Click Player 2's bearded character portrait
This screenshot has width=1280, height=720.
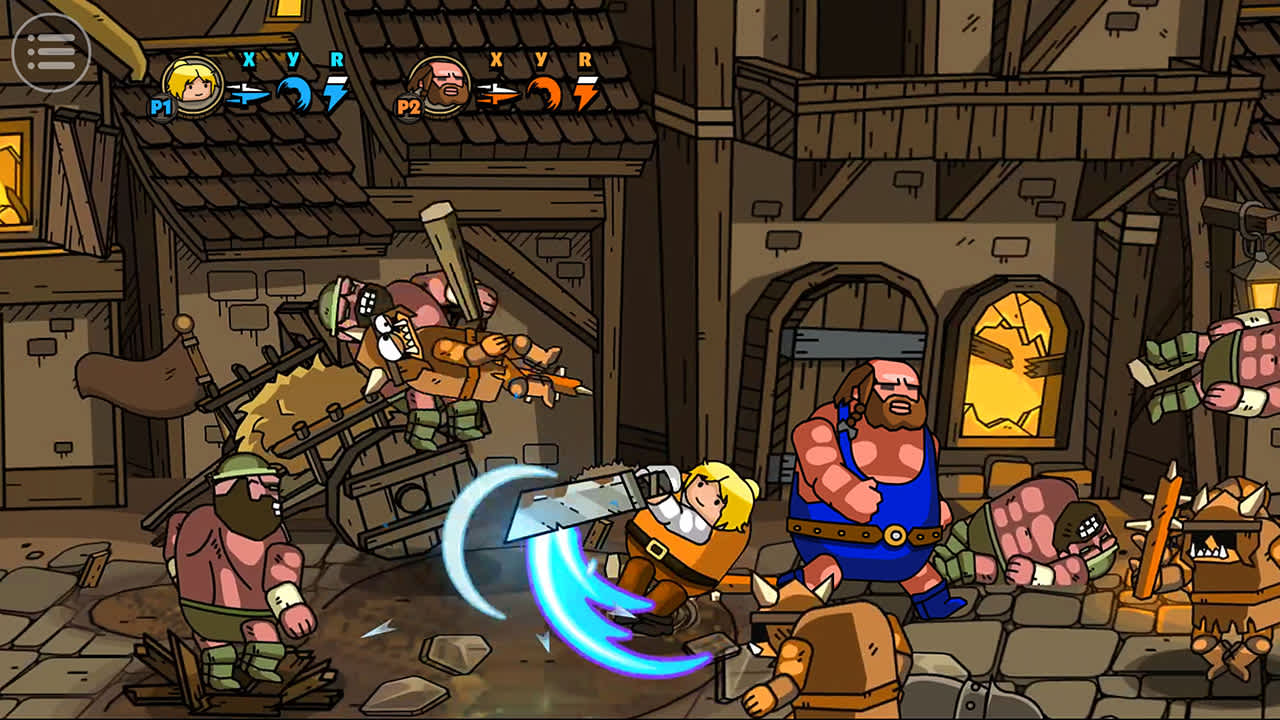point(440,86)
